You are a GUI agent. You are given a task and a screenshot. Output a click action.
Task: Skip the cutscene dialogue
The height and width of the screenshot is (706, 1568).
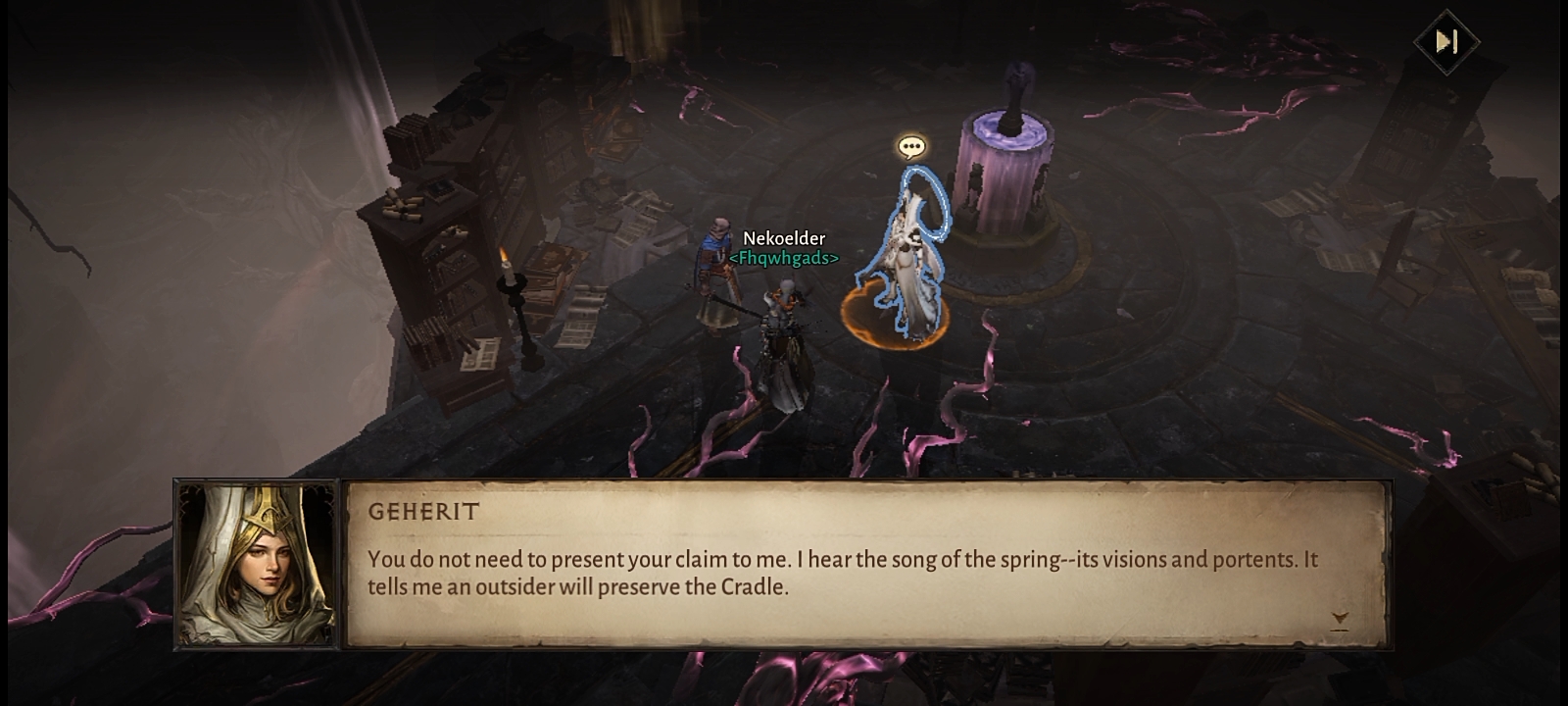(x=1445, y=41)
